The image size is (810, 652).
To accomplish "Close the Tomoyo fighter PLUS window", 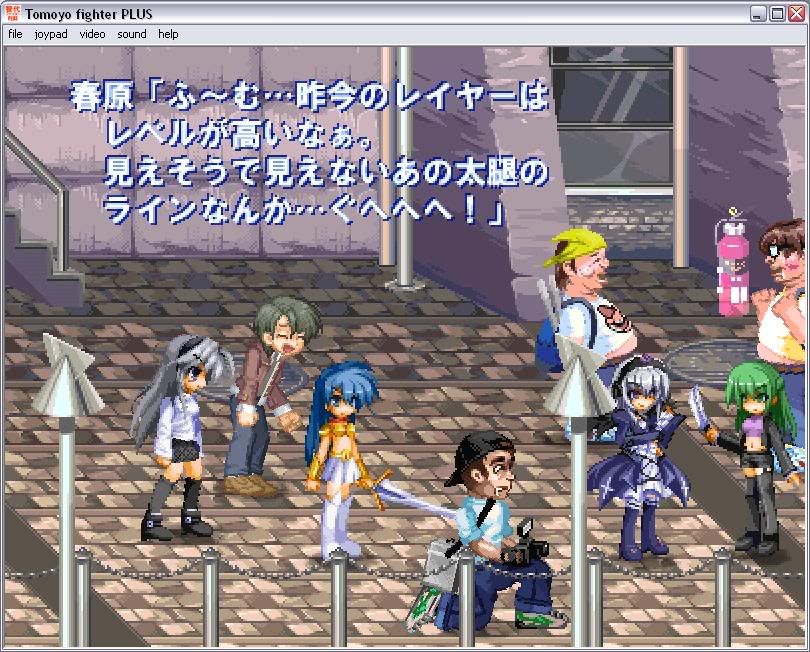I will pyautogui.click(x=794, y=13).
